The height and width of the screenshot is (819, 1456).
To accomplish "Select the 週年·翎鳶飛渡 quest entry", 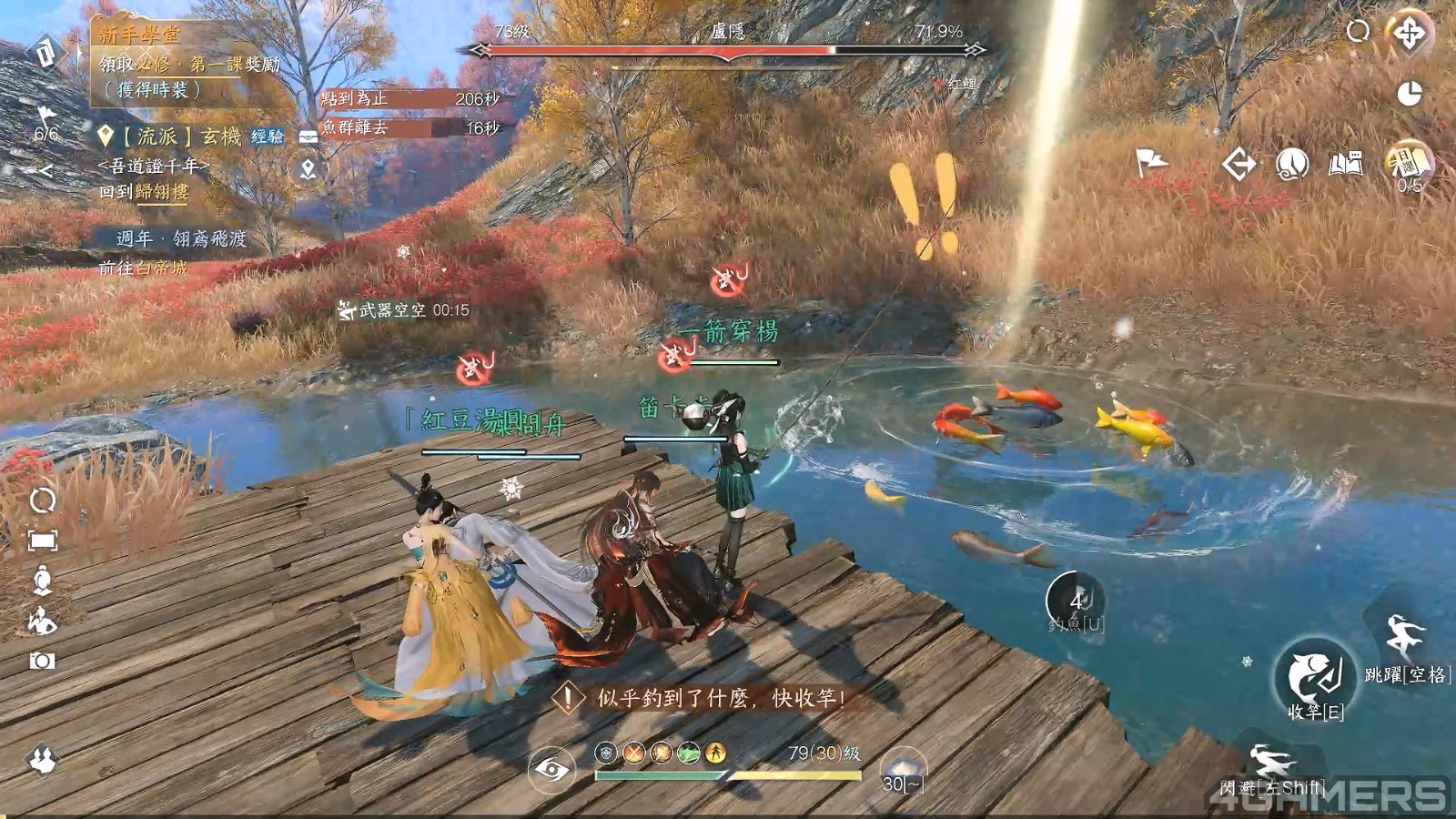I will pos(182,238).
